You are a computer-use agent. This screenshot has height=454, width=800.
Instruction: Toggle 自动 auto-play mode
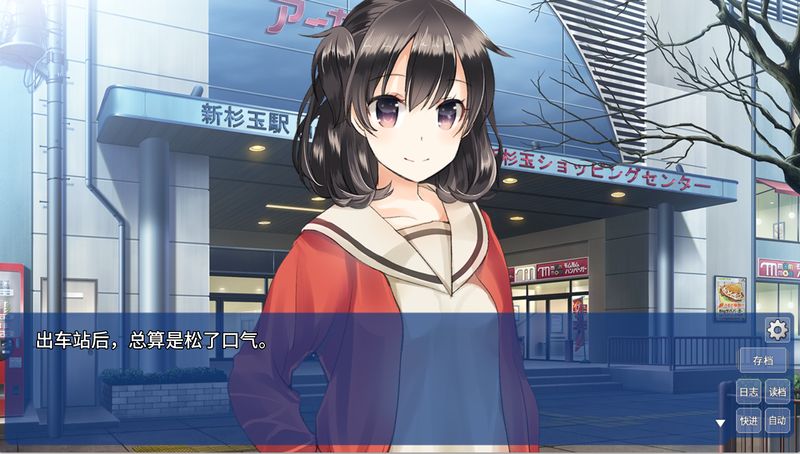(x=777, y=422)
